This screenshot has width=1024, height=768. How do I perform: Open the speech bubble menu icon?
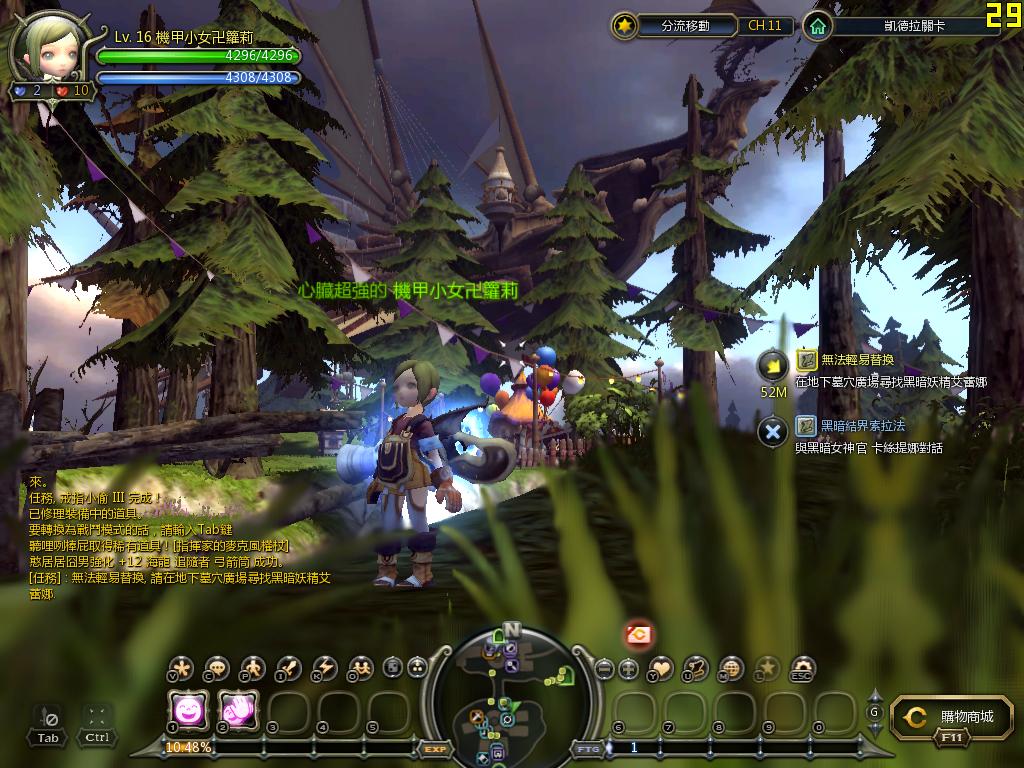click(217, 668)
